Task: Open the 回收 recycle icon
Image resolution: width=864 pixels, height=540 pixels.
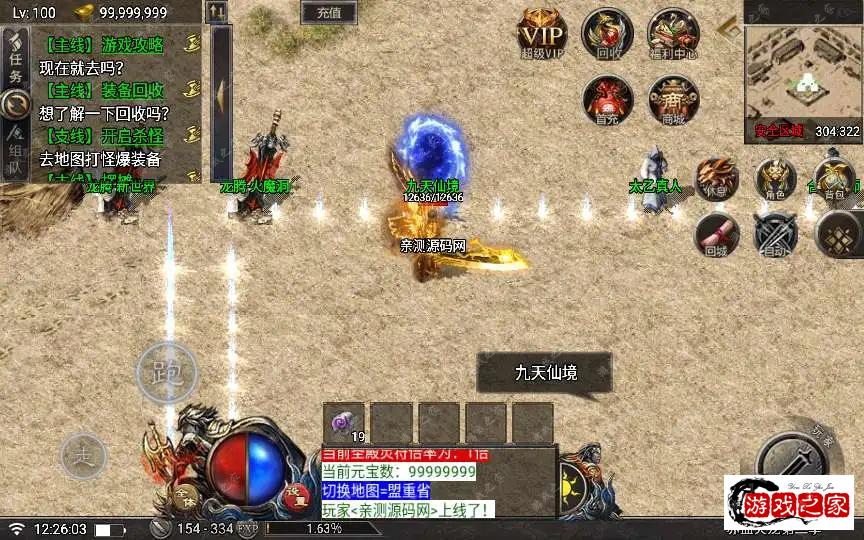Action: tap(607, 34)
